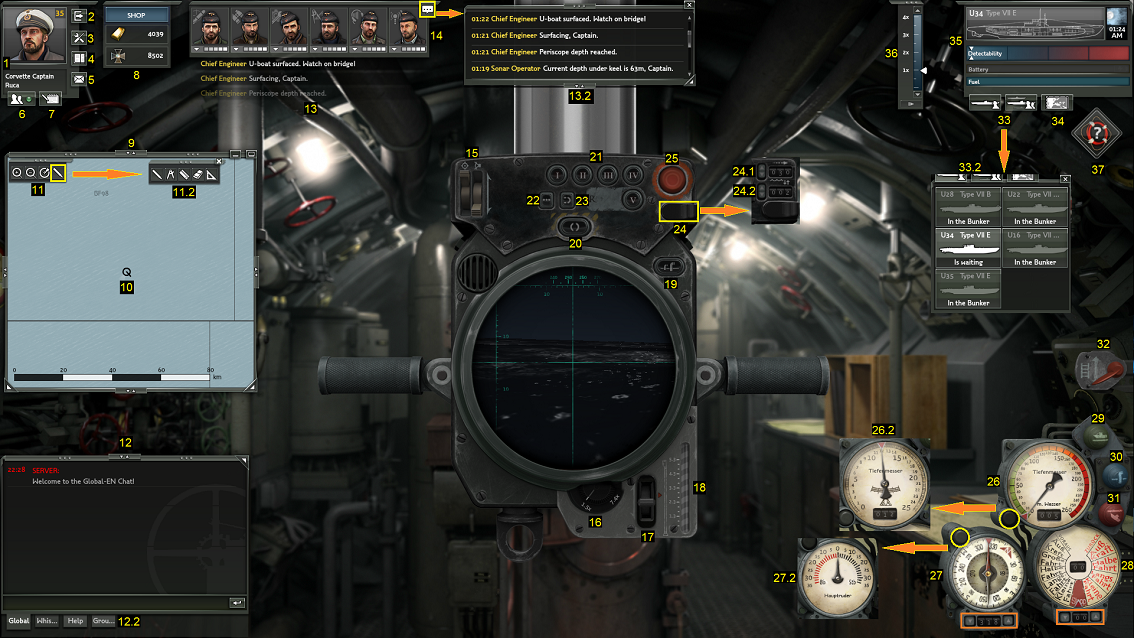Send chat message with enter-arrow button
Image resolution: width=1134 pixels, height=638 pixels.
pos(237,603)
